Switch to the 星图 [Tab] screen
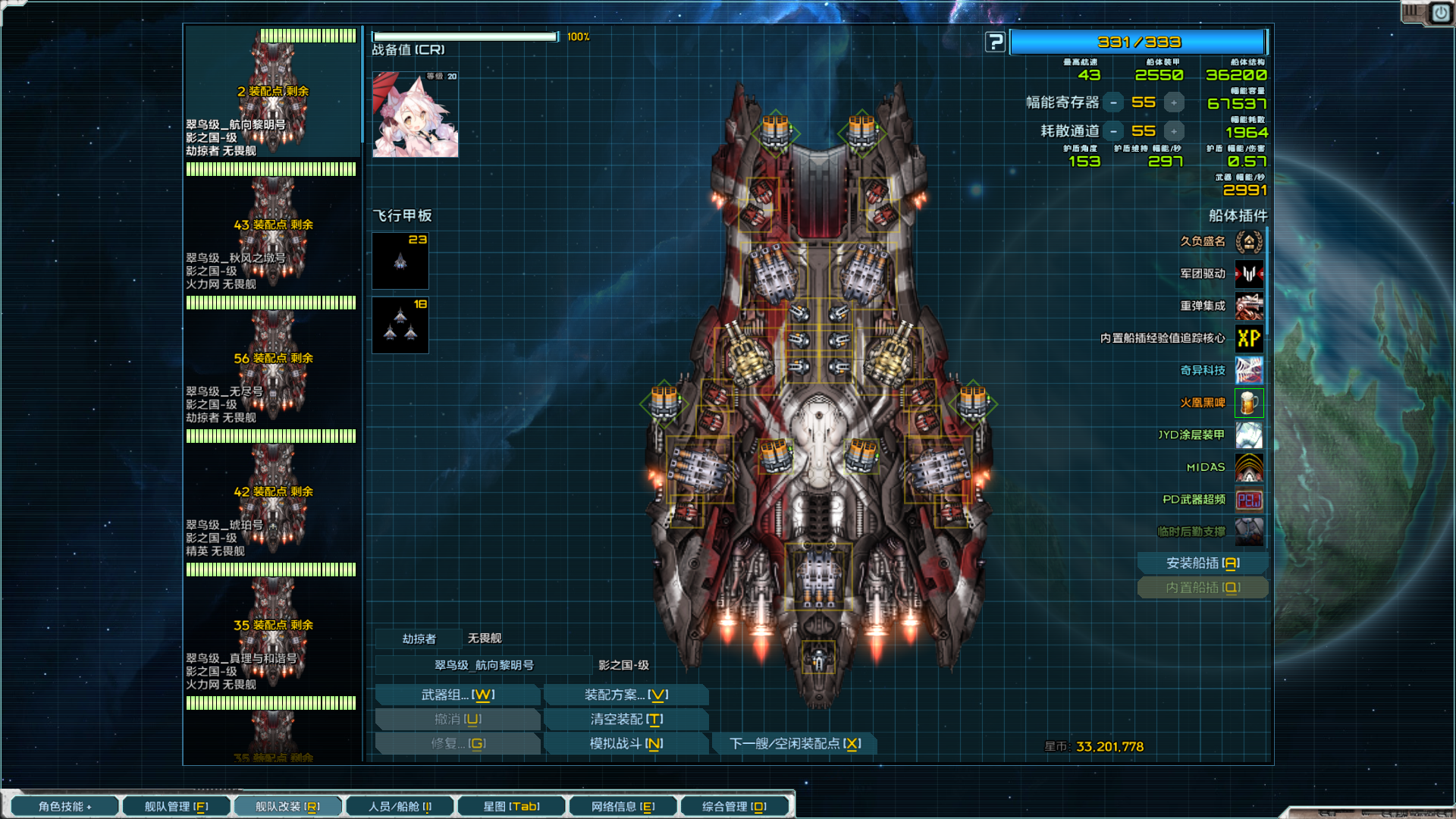Screen dimensions: 1456x819 click(511, 806)
